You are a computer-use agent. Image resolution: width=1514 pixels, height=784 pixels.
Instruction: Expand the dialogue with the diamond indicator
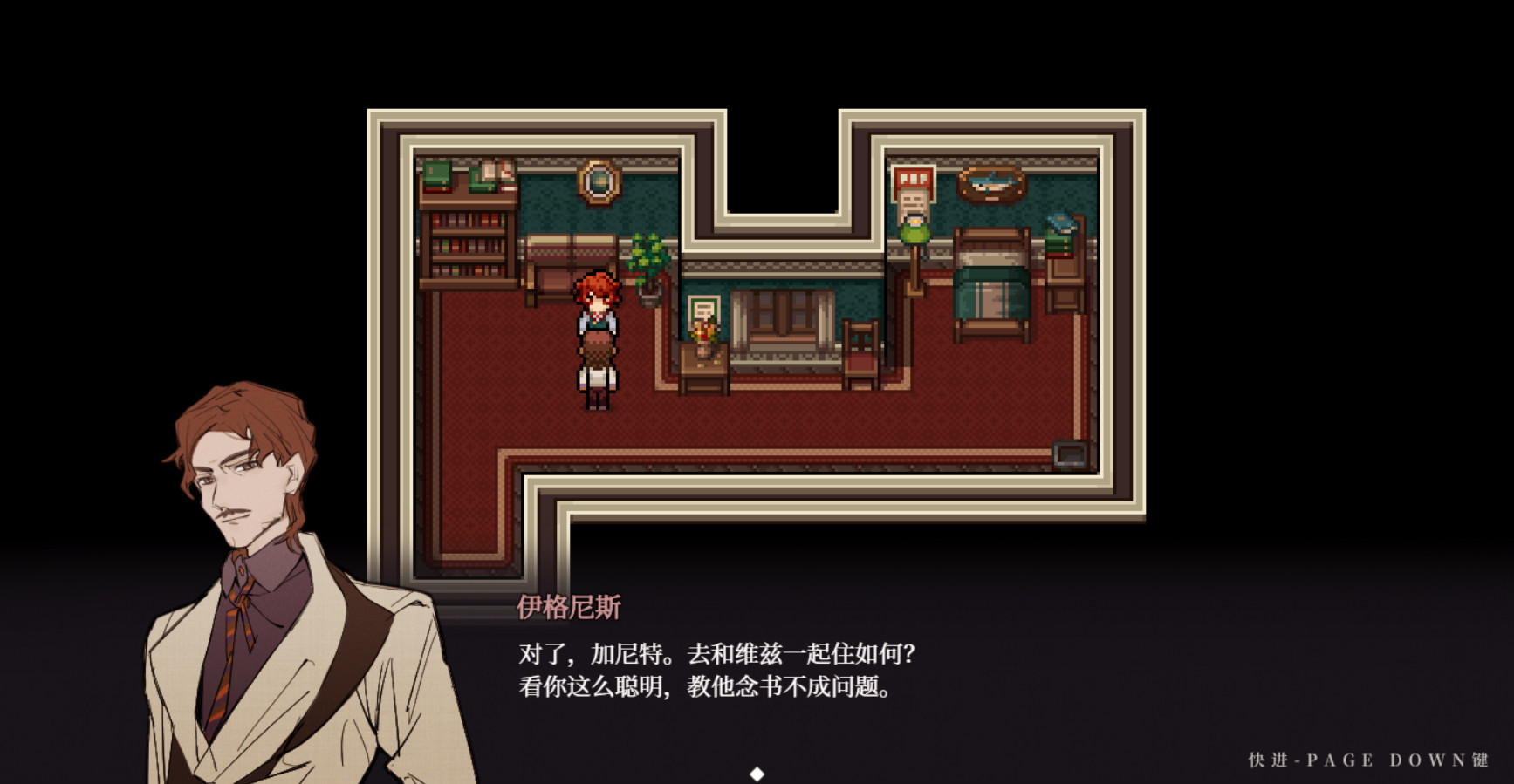[756, 773]
